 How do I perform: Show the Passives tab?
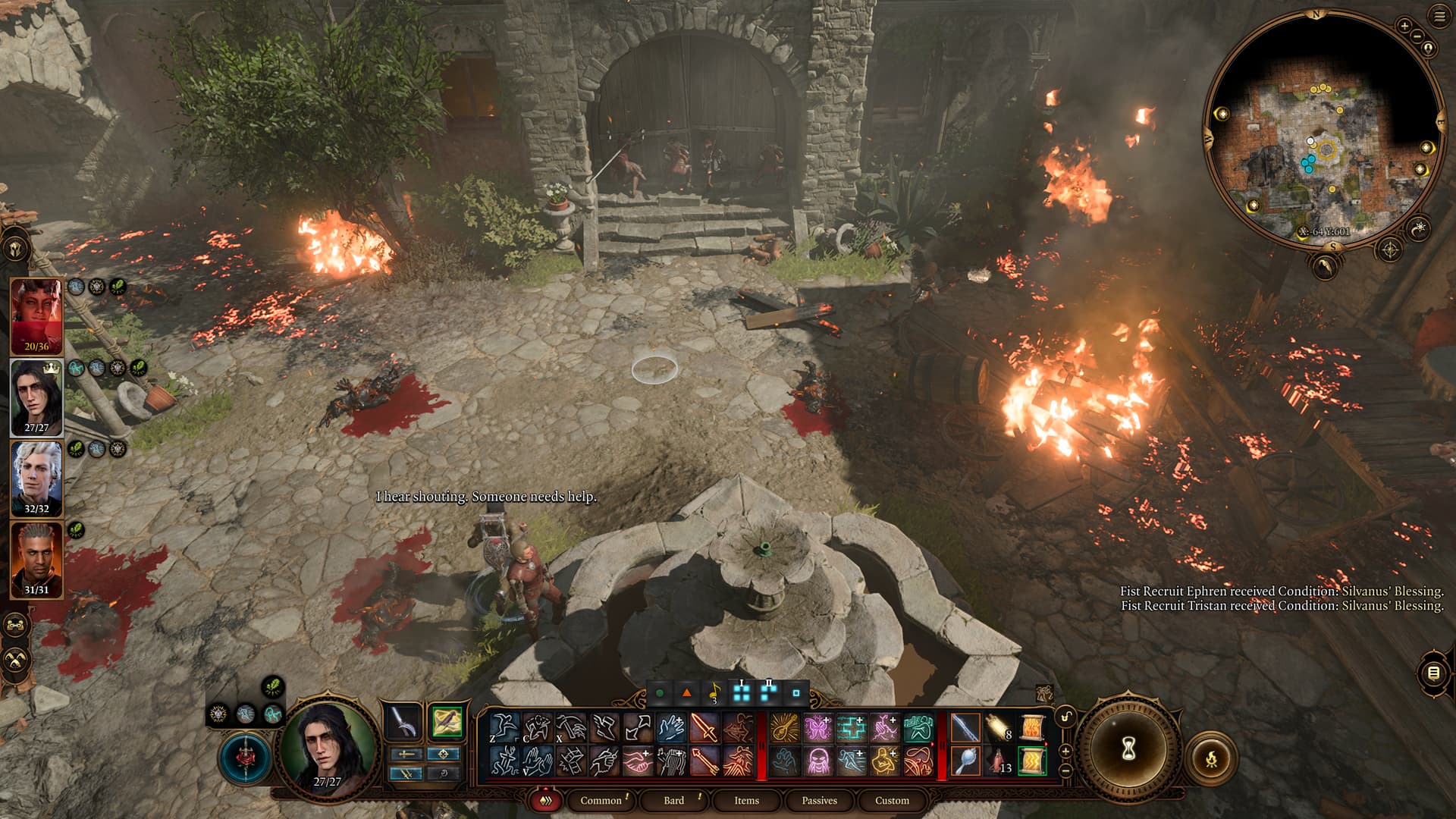(x=819, y=800)
